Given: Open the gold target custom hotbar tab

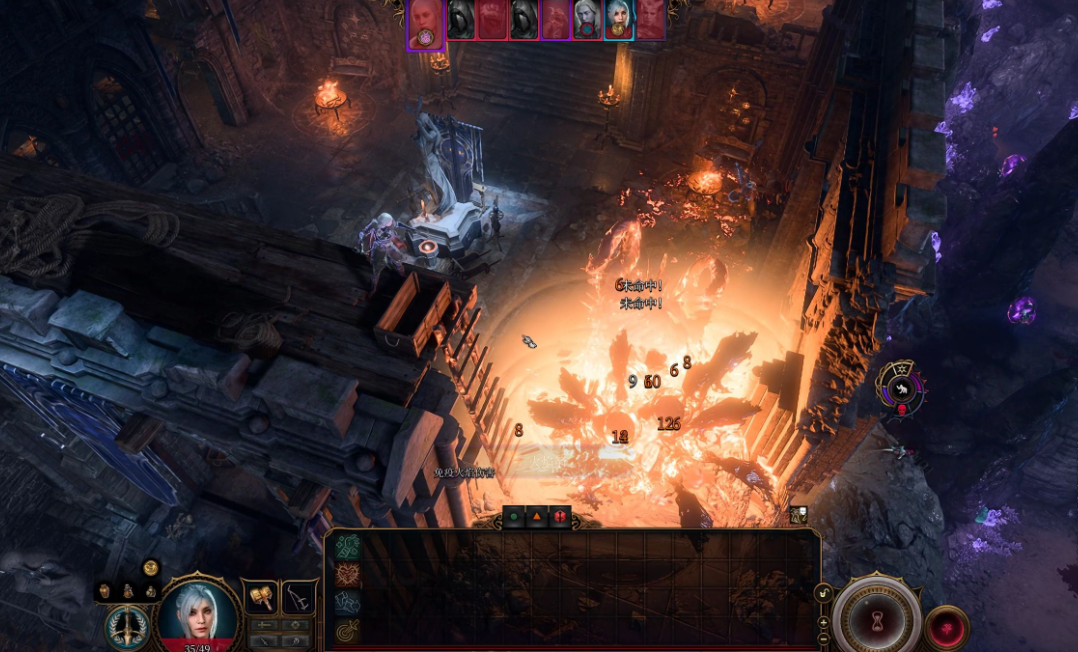Looking at the screenshot, I should tap(347, 630).
